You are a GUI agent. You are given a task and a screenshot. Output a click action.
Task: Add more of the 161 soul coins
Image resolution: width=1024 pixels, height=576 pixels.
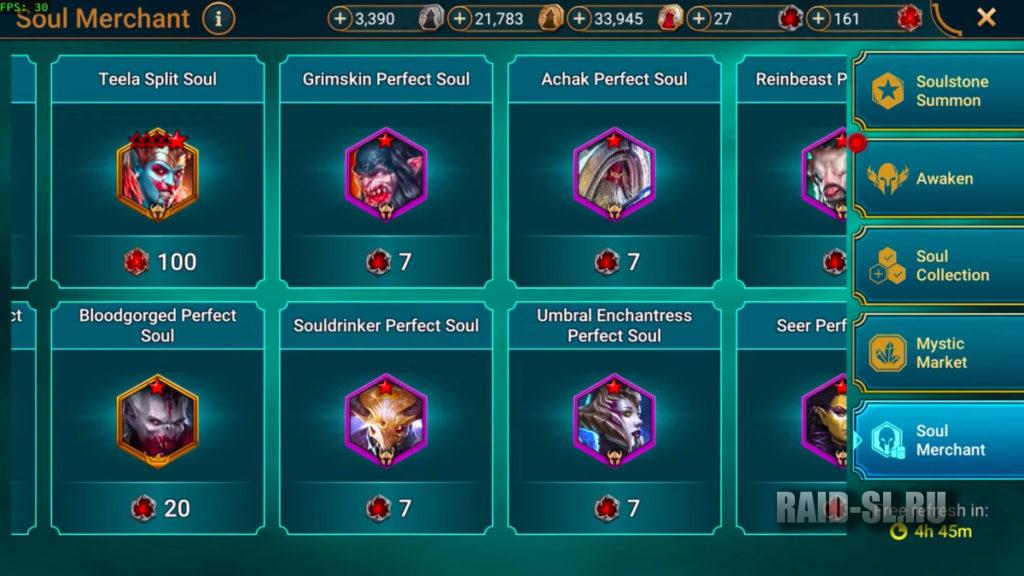818,18
